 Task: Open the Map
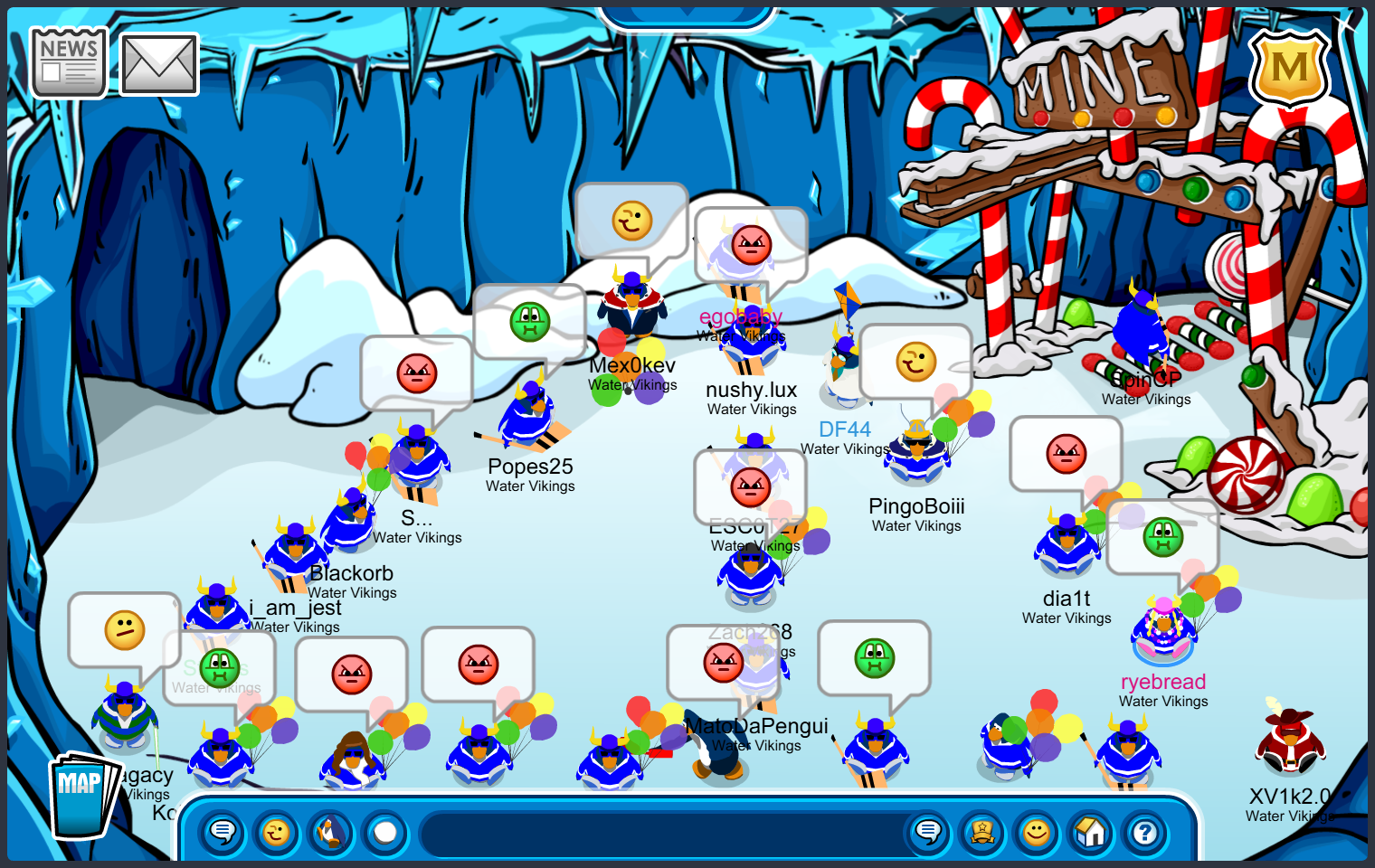click(81, 796)
